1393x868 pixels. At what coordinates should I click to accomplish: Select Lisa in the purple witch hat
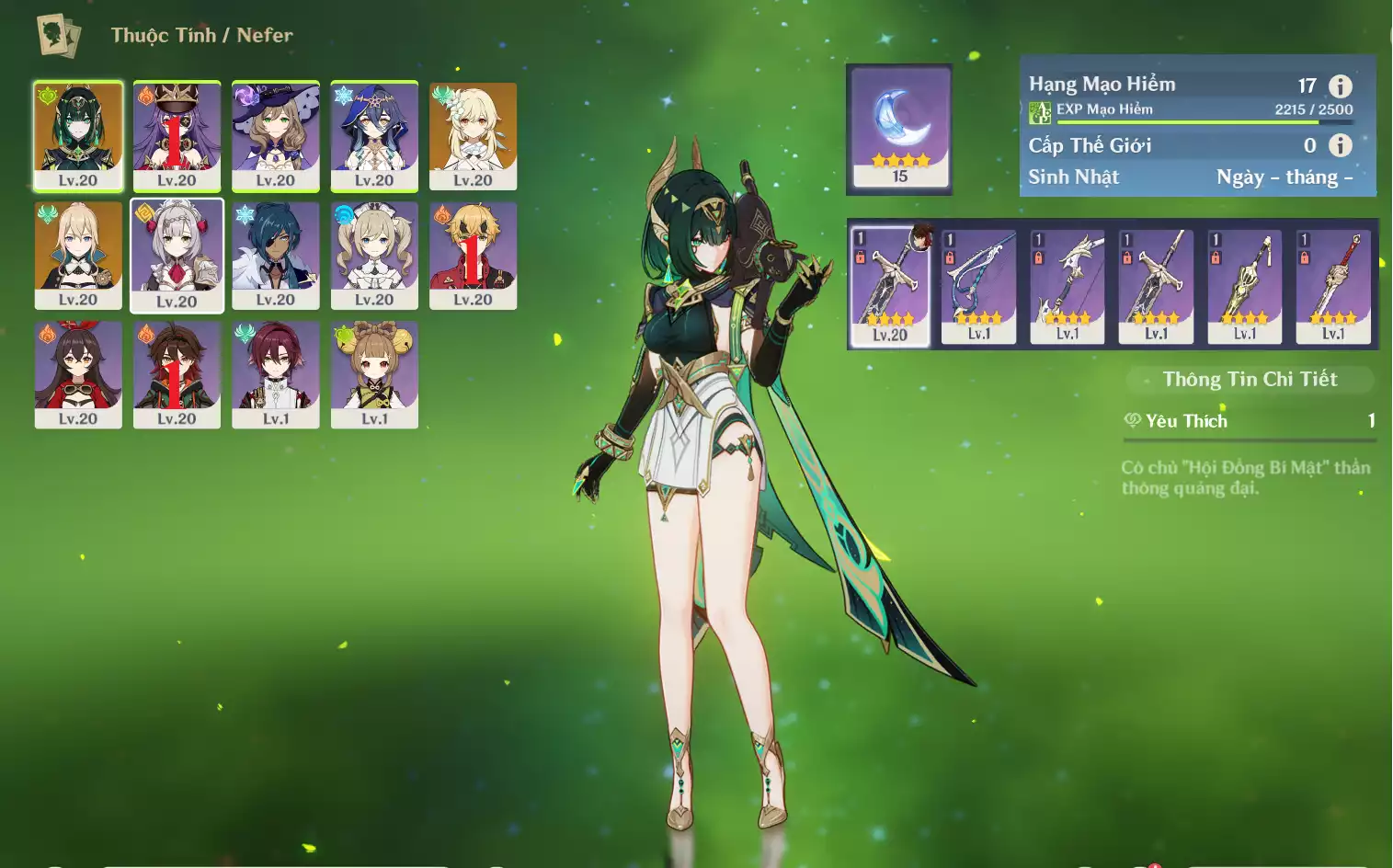pos(276,135)
